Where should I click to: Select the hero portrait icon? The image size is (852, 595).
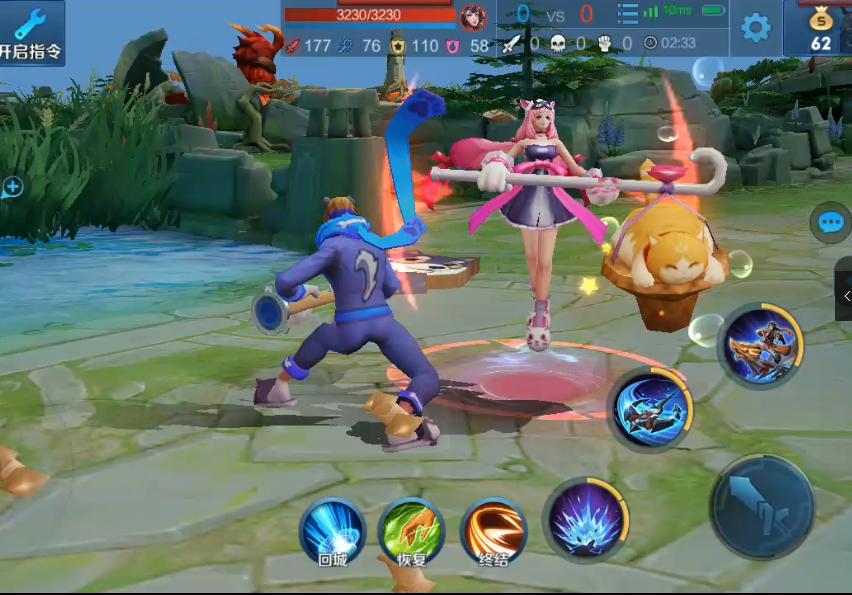pyautogui.click(x=473, y=16)
